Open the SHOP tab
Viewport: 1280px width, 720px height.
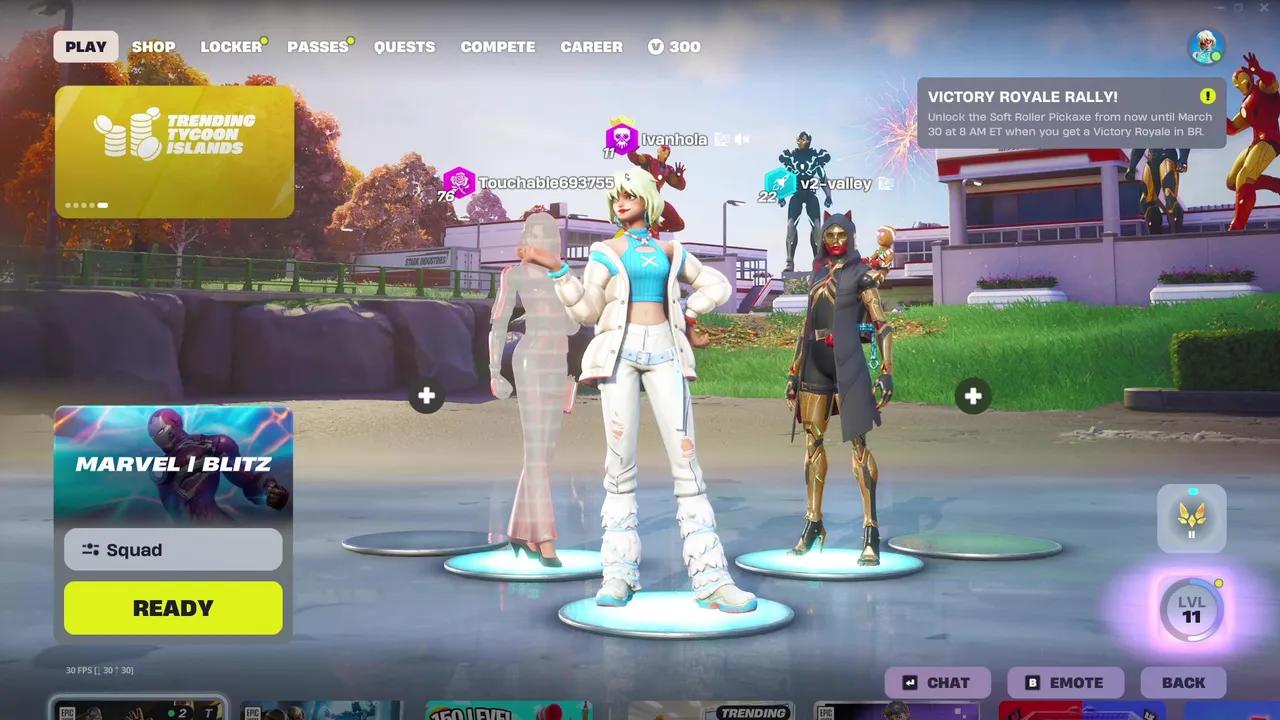pos(153,46)
